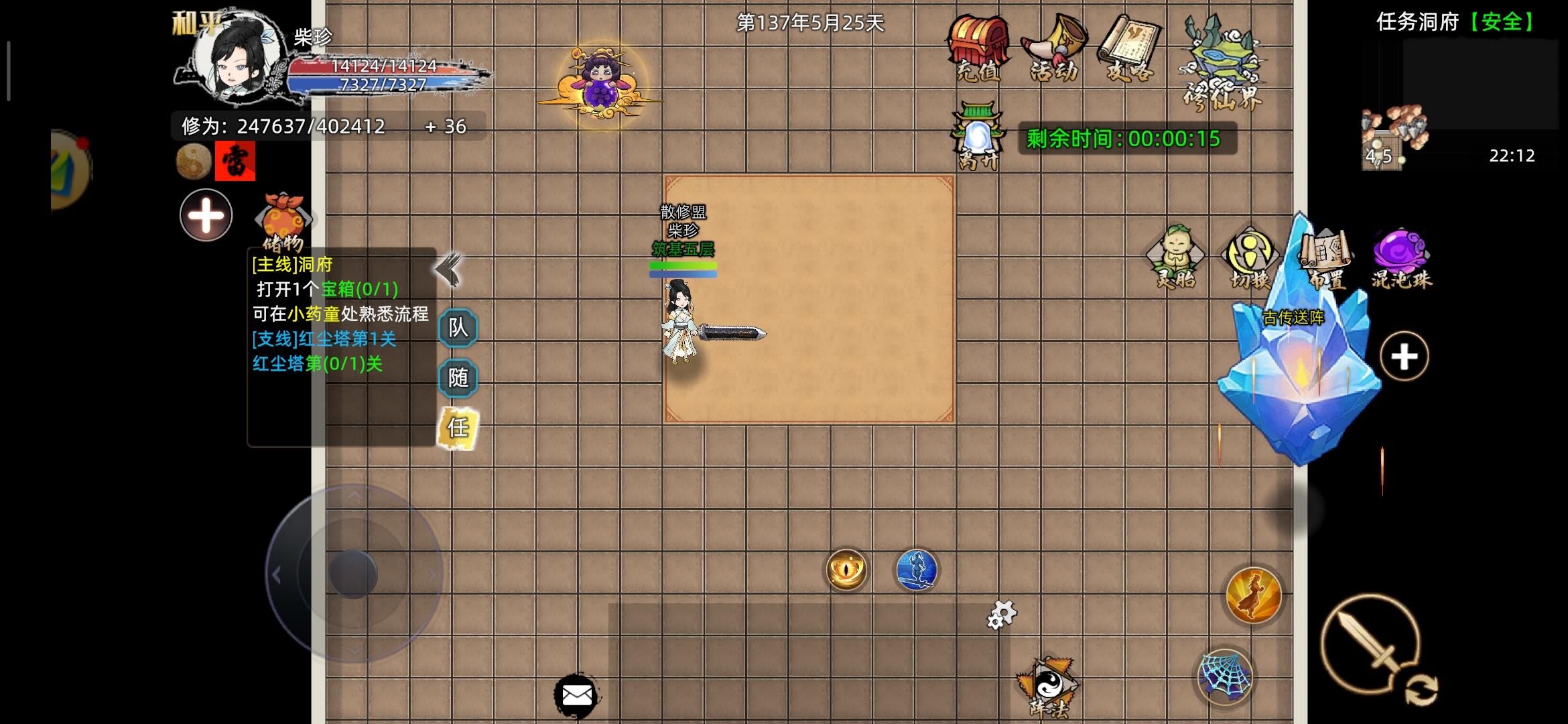The width and height of the screenshot is (1568, 724).
Task: Open the right-side plus expander
Action: 1406,357
